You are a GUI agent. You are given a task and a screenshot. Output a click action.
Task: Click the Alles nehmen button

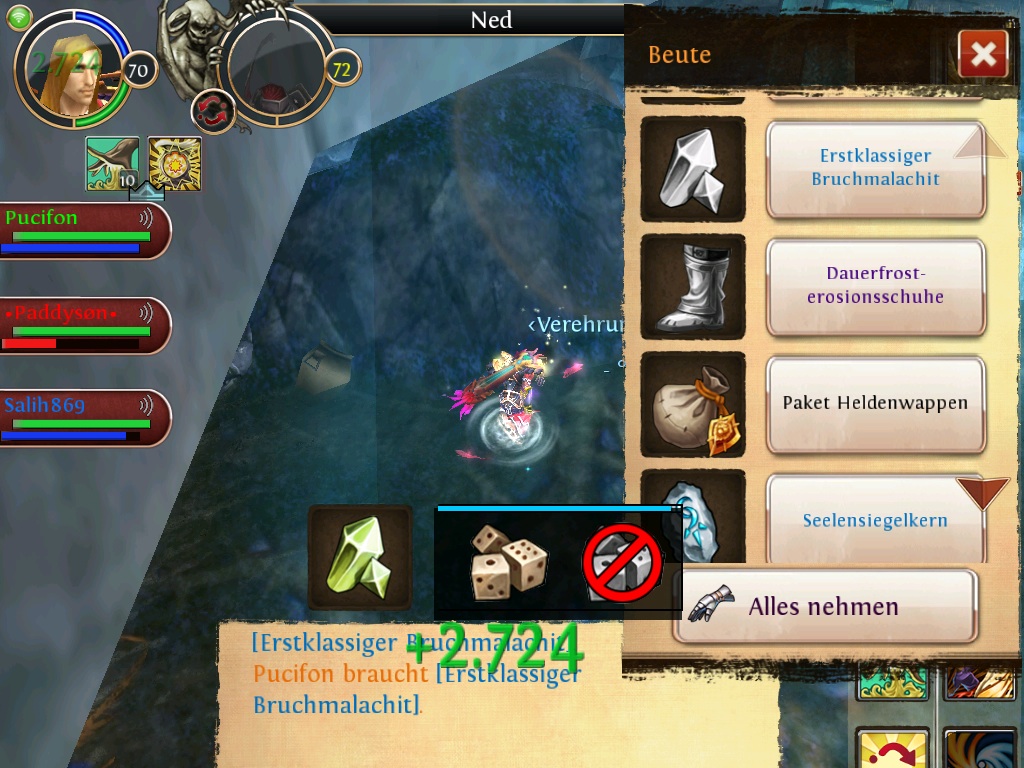[x=823, y=606]
